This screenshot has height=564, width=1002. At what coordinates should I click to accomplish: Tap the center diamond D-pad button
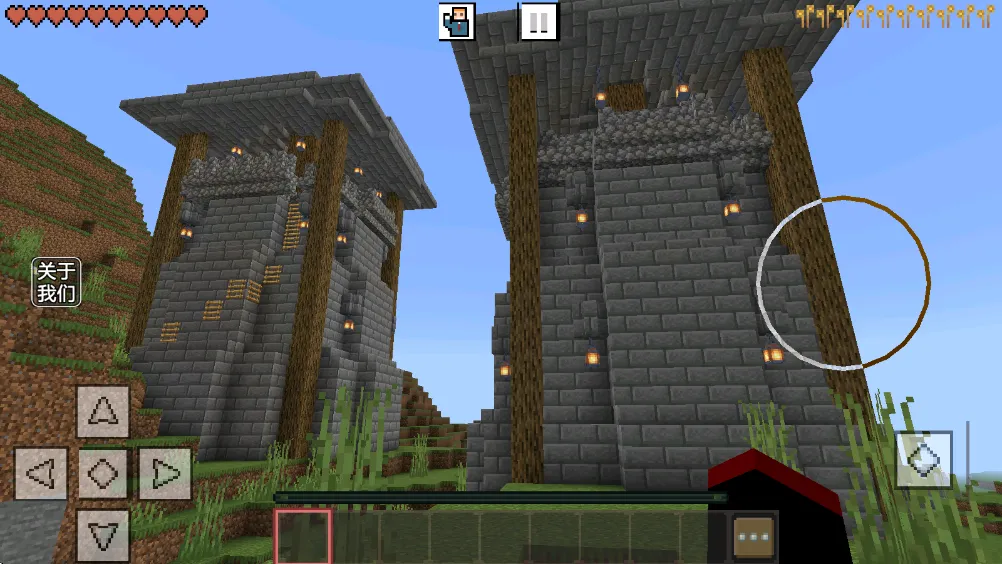103,473
